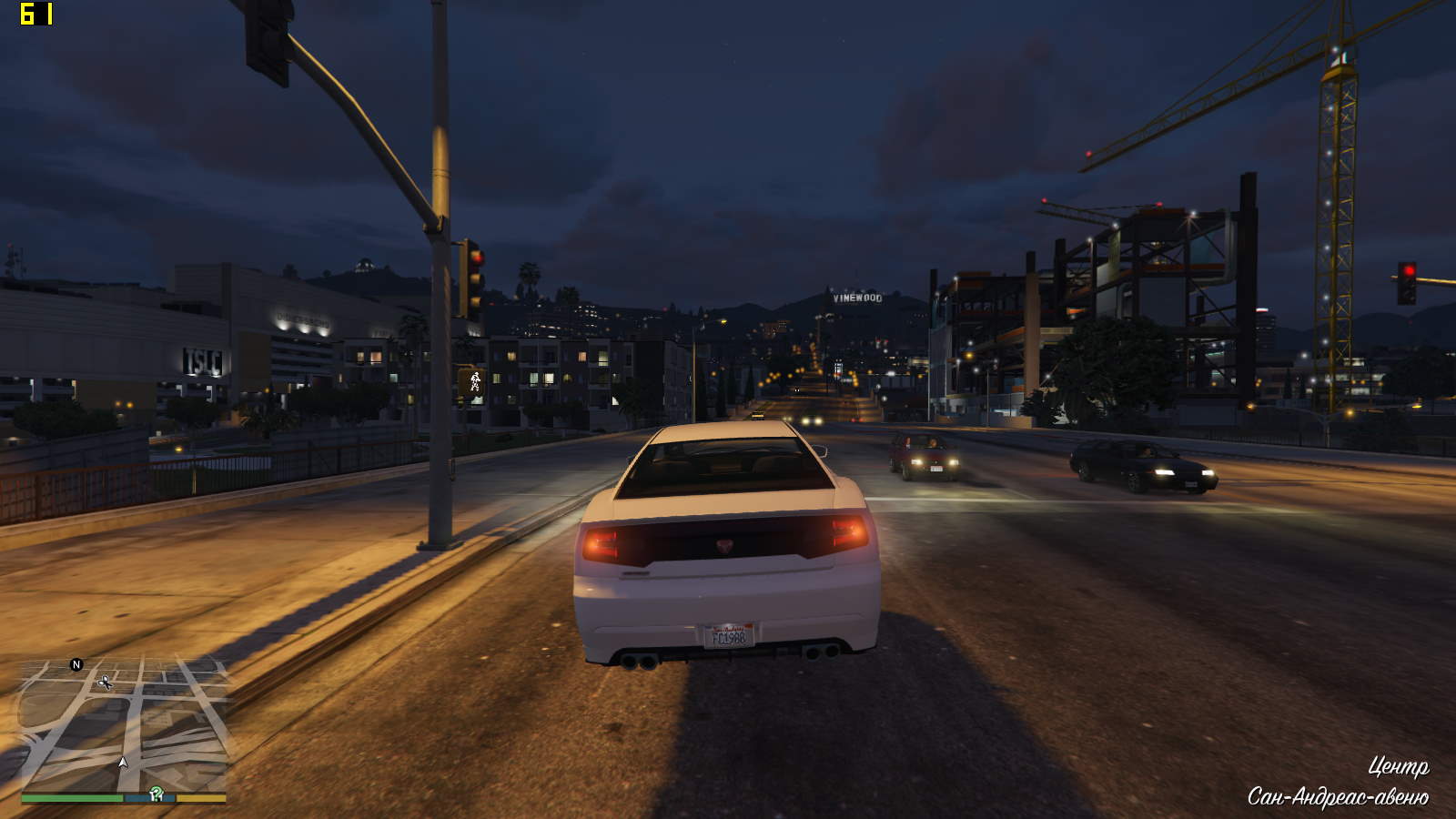Image resolution: width=1456 pixels, height=819 pixels.
Task: Select the green question mark minimap marker
Action: [157, 794]
